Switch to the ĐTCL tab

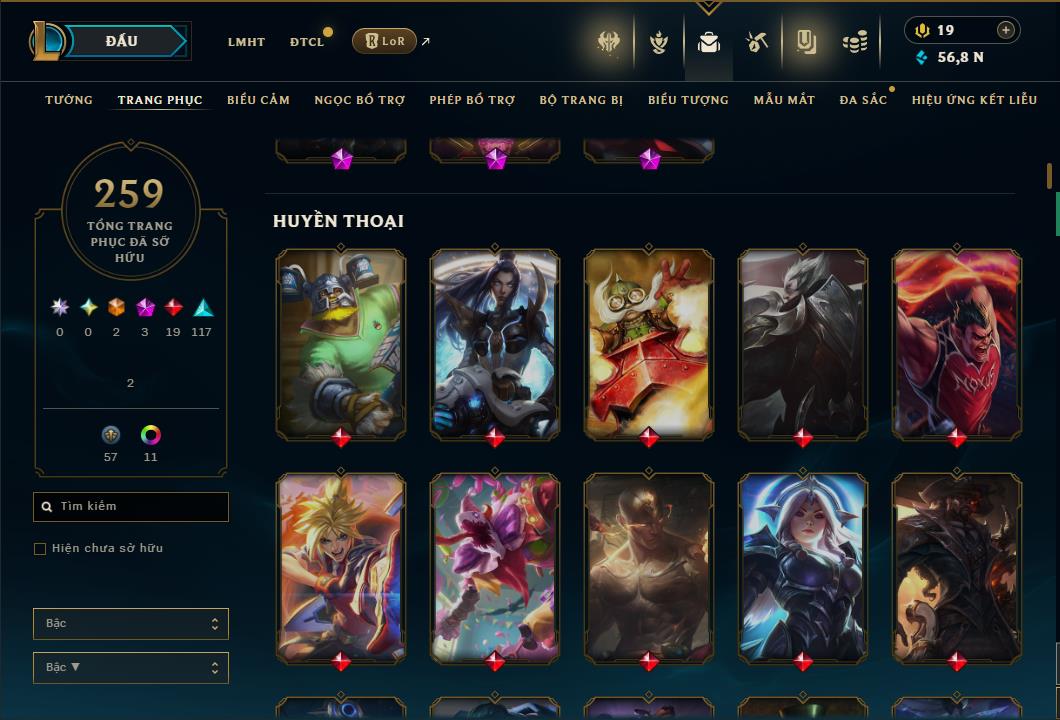(x=307, y=42)
